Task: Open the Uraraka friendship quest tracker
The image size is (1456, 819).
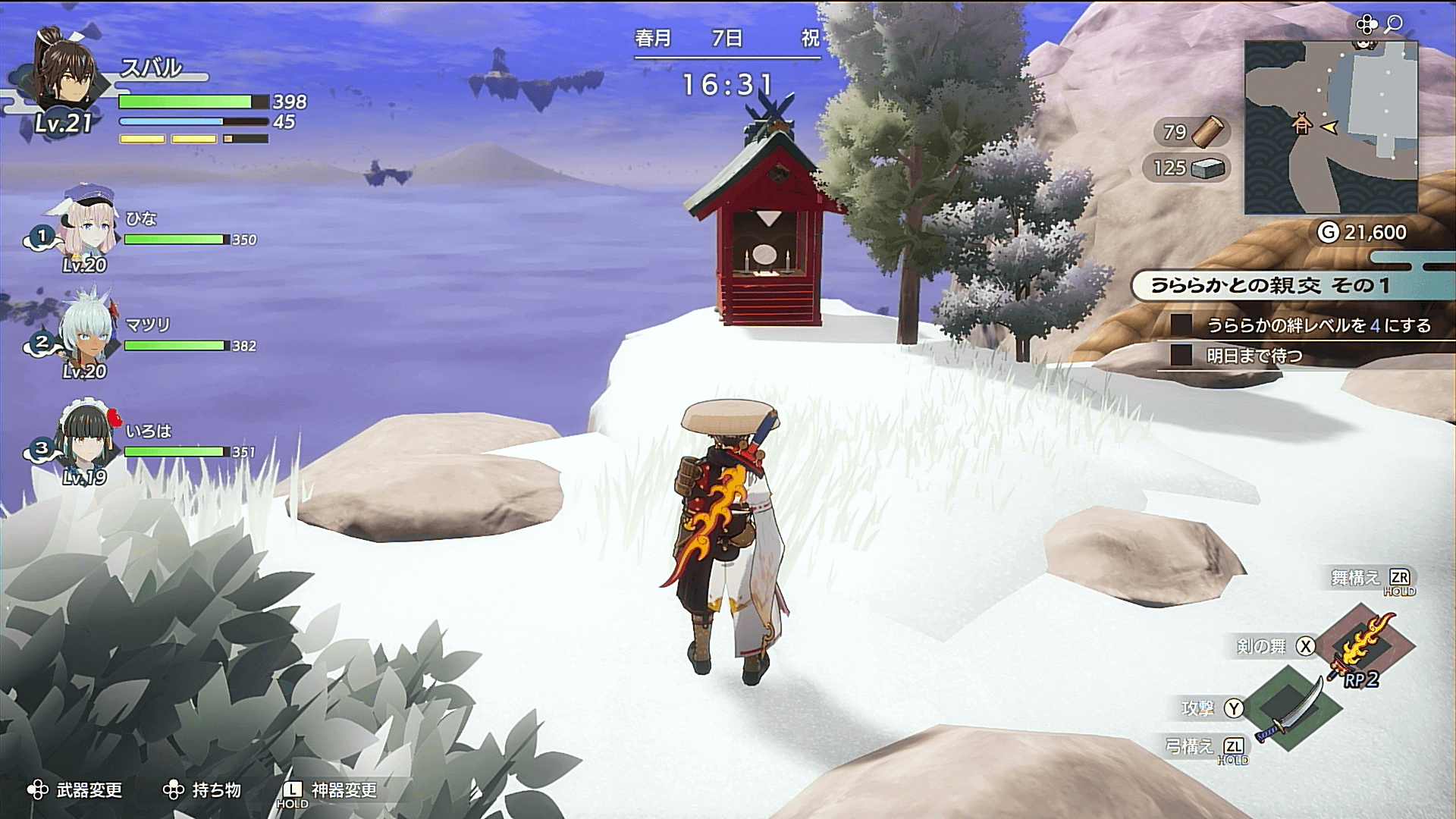Action: (1270, 286)
